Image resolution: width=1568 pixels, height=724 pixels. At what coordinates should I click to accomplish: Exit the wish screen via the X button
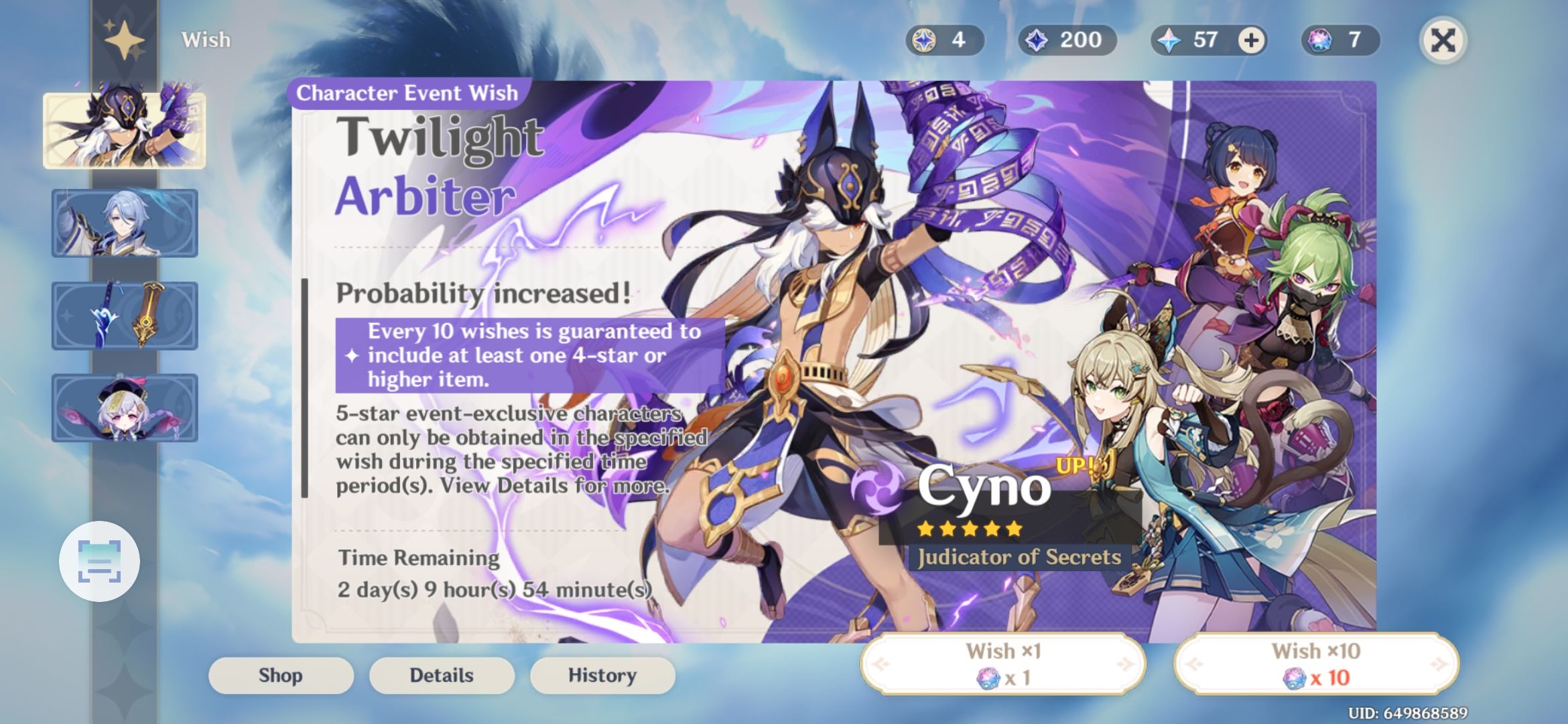tap(1445, 40)
